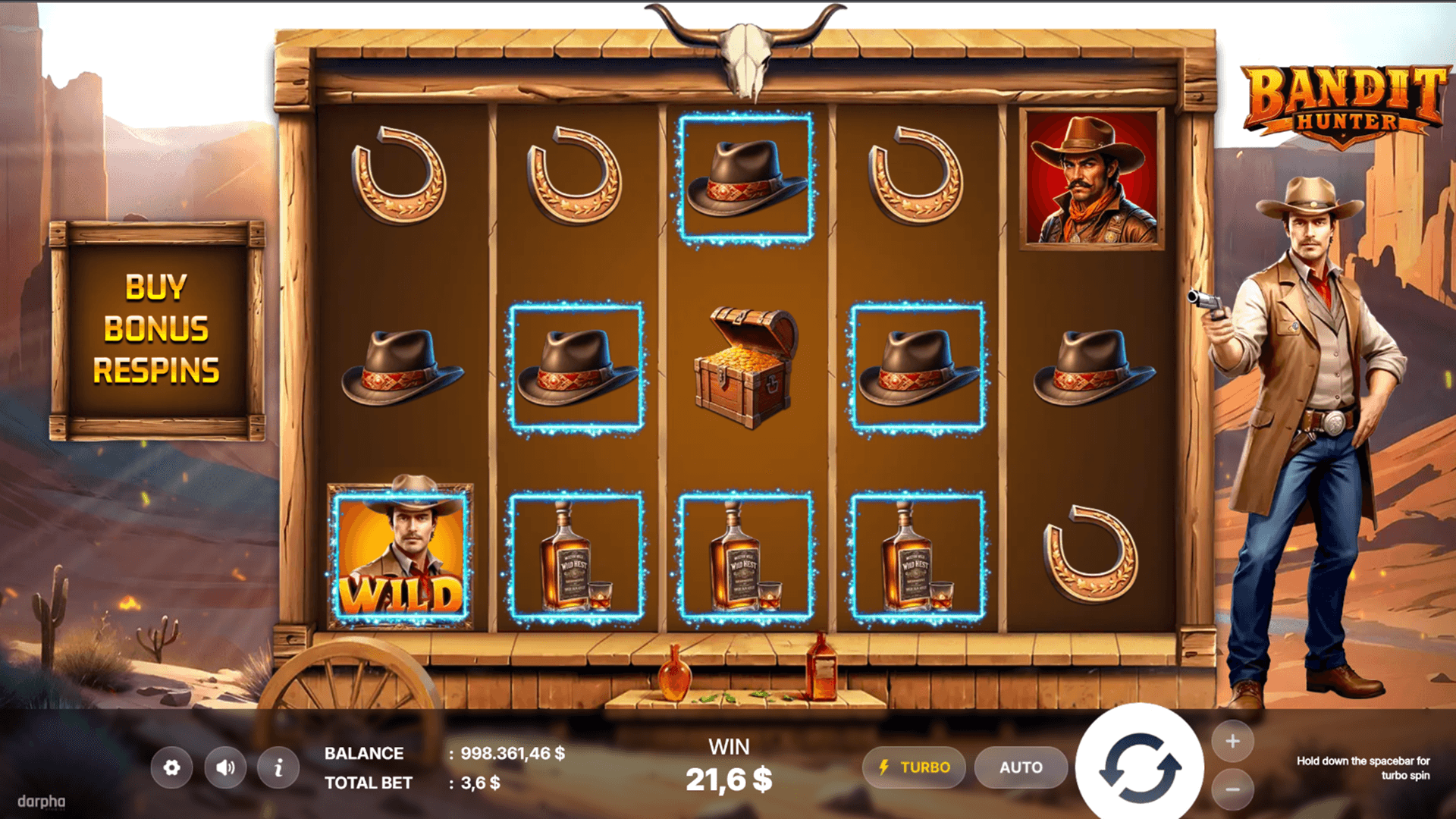
Task: Open the gear settings menu
Action: pos(171,767)
